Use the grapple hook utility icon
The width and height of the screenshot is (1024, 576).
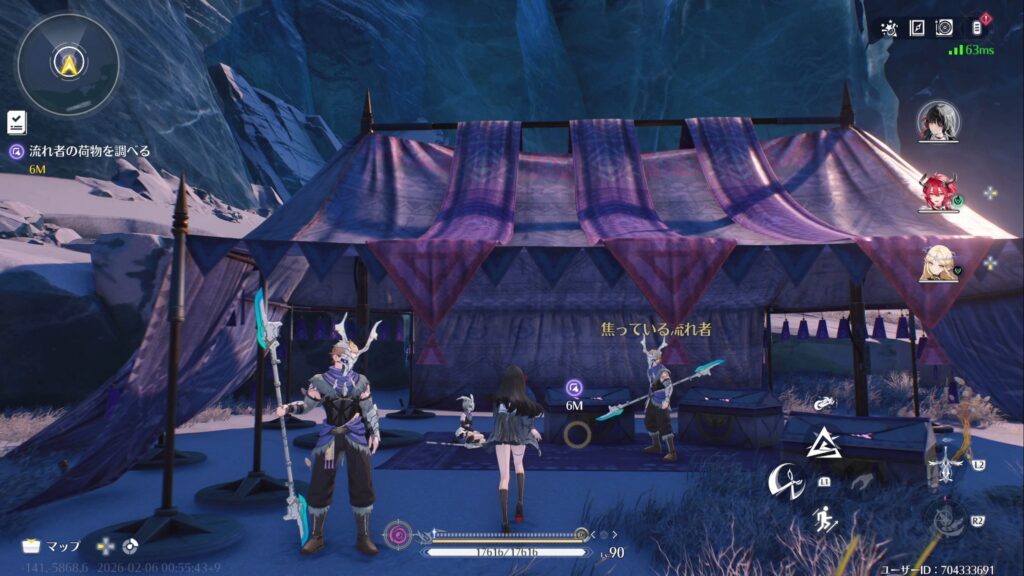[x=824, y=404]
